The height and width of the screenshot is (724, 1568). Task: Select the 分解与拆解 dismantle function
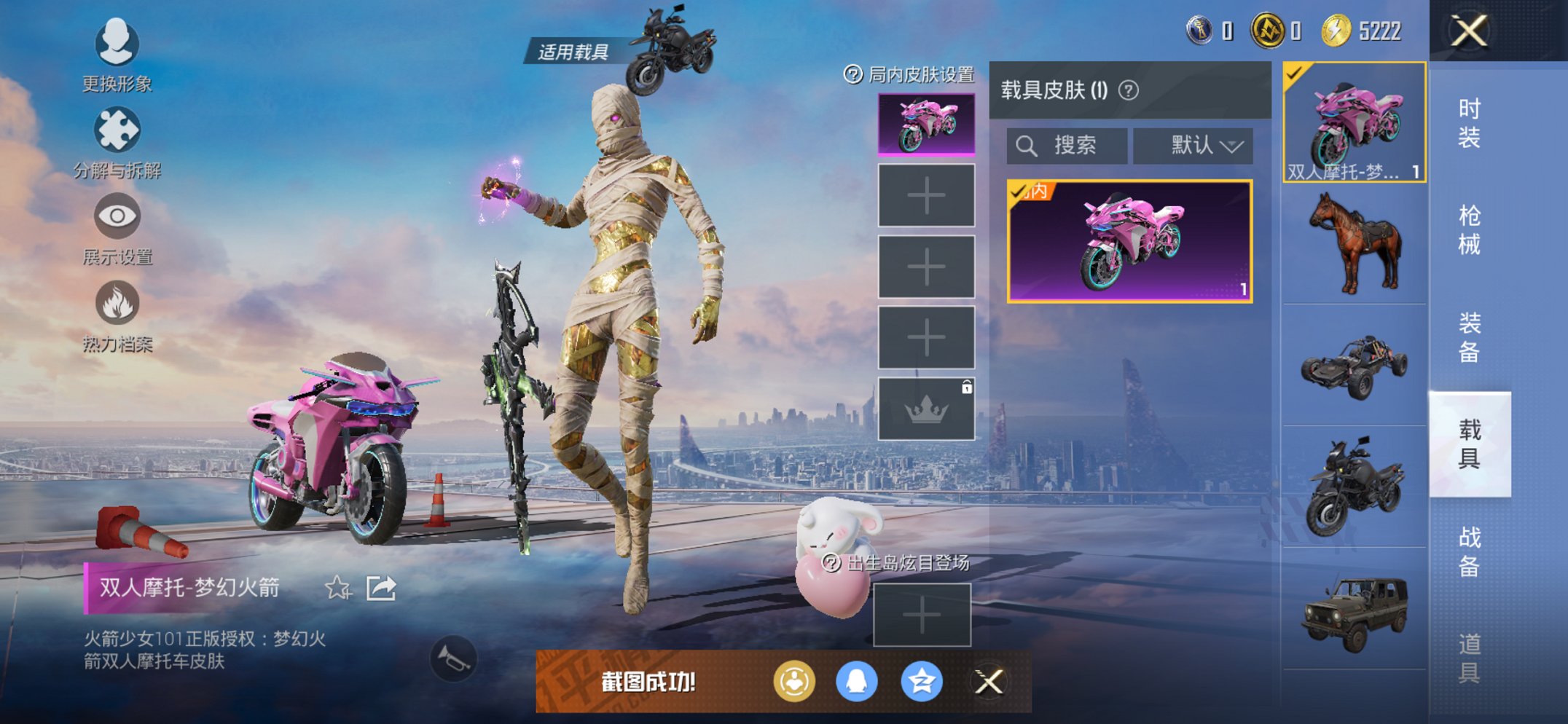point(117,138)
